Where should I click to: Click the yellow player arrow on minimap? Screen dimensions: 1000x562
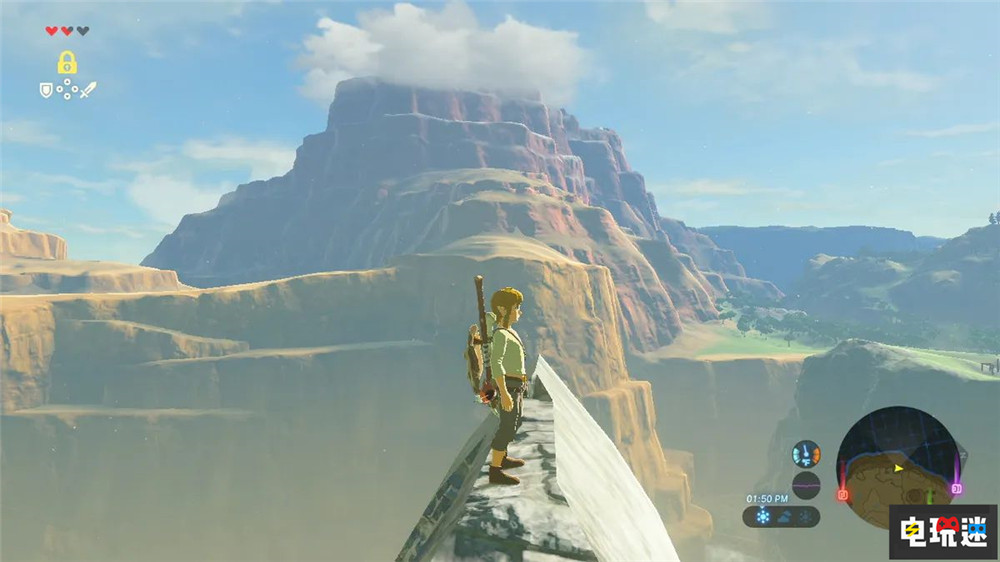point(898,467)
